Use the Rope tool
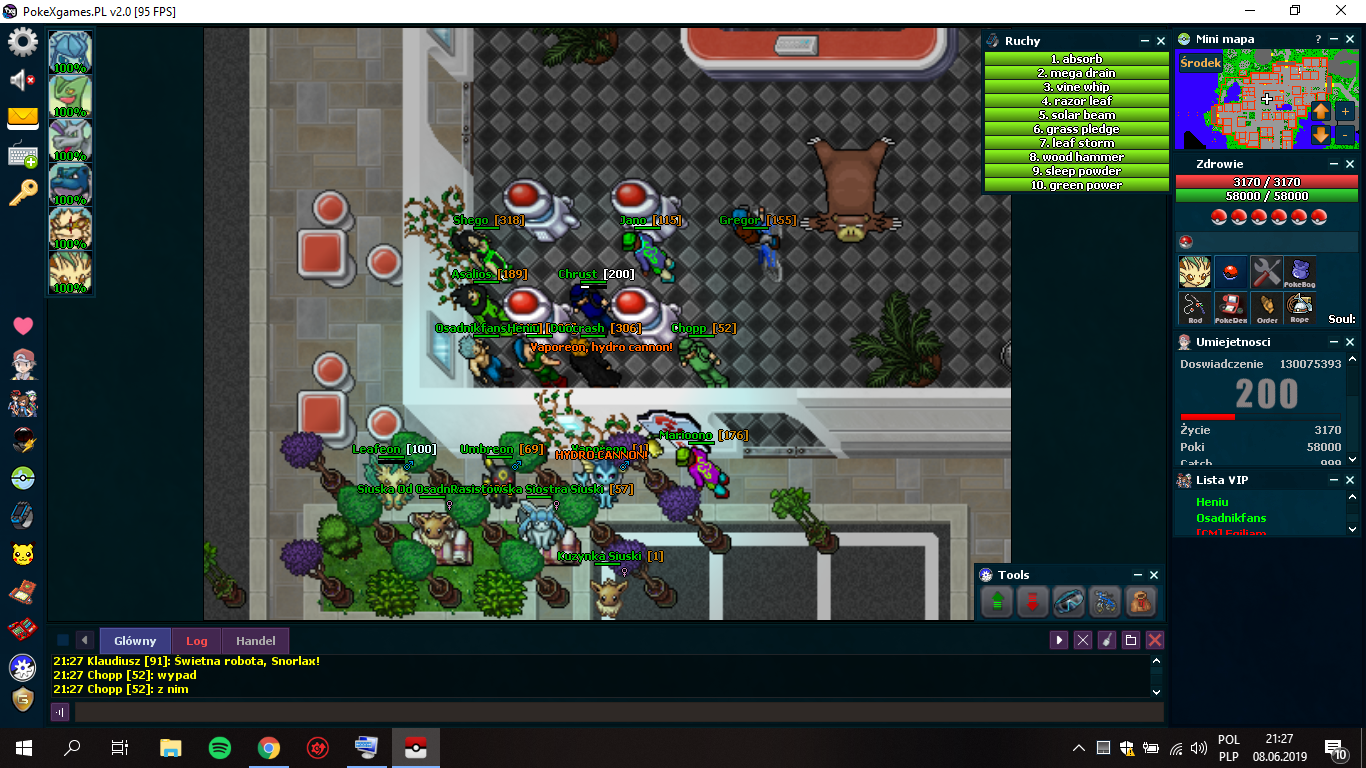The width and height of the screenshot is (1366, 768). 1299,308
